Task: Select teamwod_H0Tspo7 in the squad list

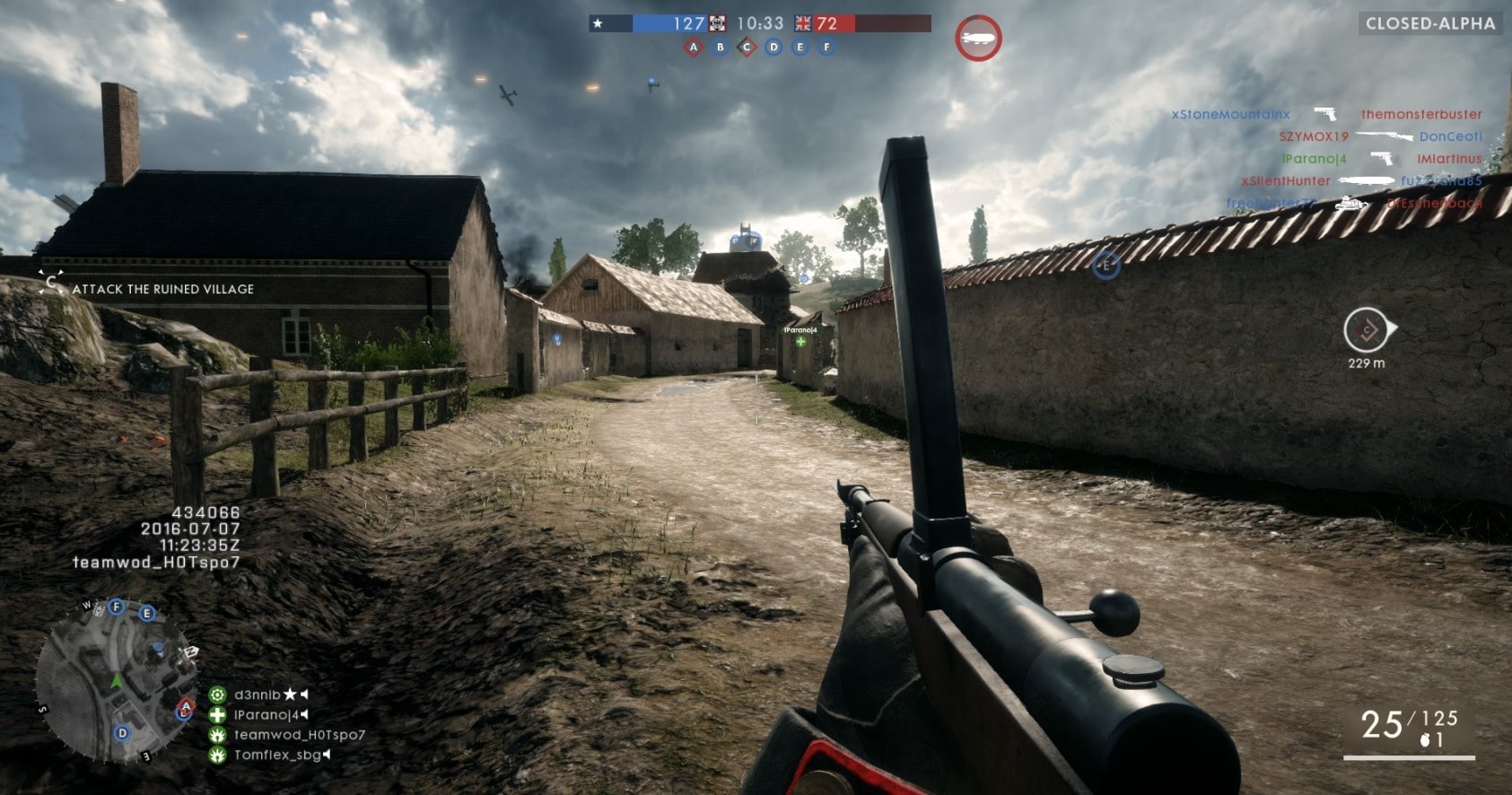Action: pos(299,735)
